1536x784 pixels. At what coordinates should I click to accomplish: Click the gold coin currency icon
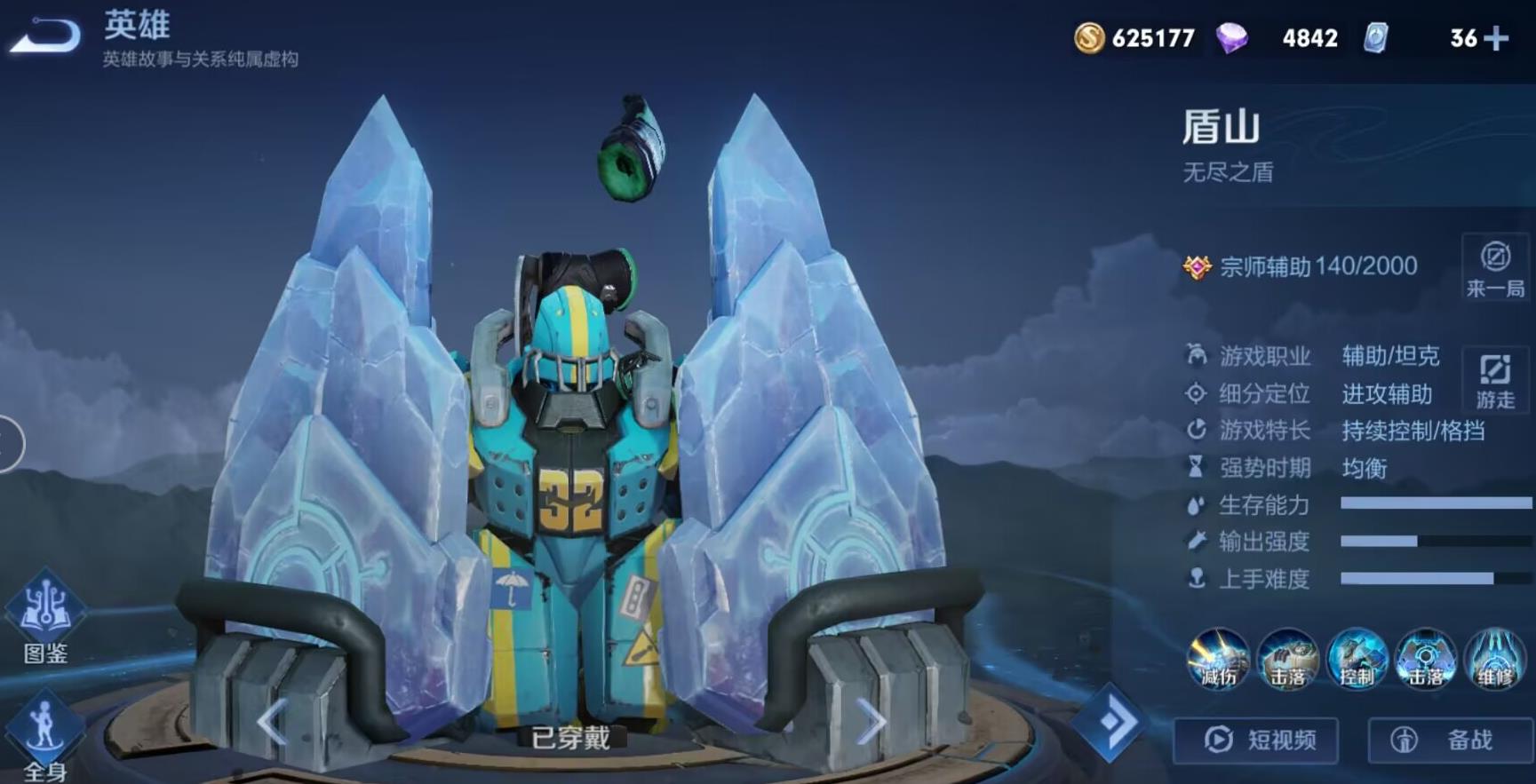click(1089, 38)
